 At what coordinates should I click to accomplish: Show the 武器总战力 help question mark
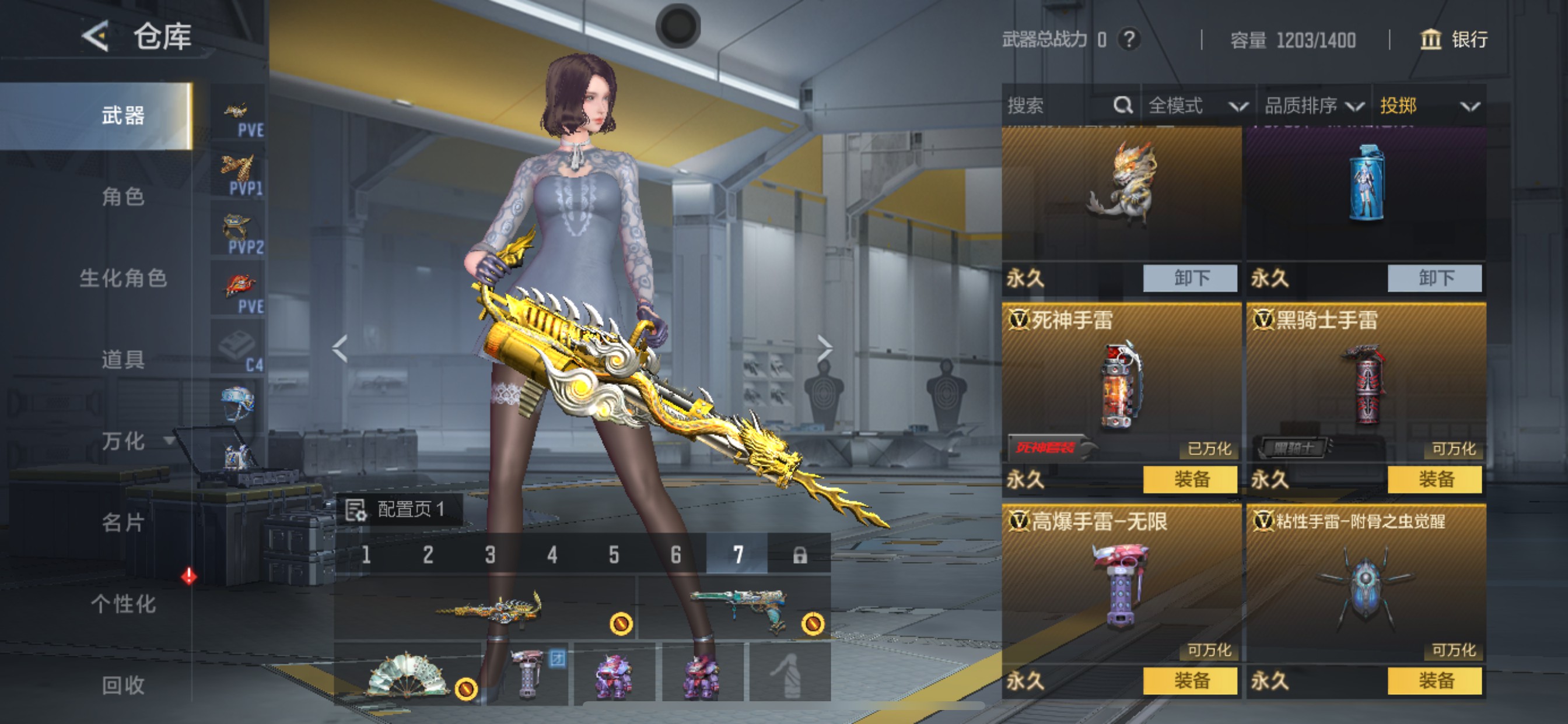[1129, 40]
